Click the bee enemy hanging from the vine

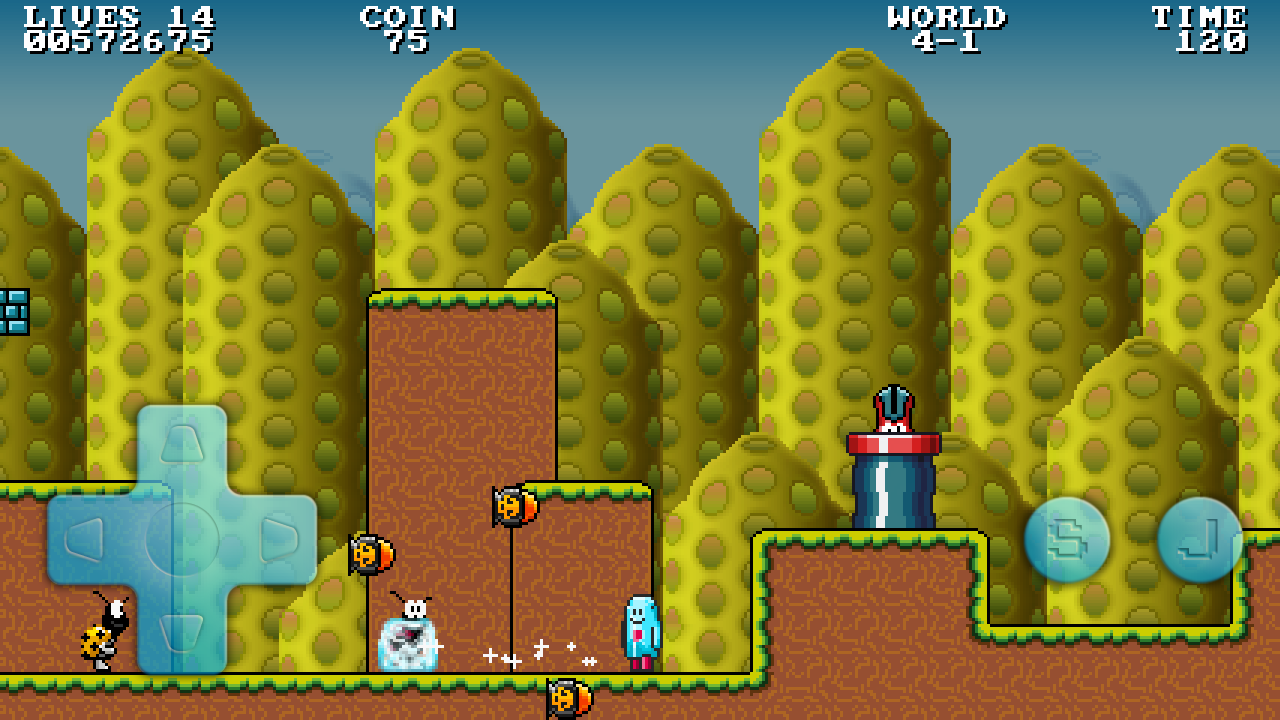coord(512,508)
